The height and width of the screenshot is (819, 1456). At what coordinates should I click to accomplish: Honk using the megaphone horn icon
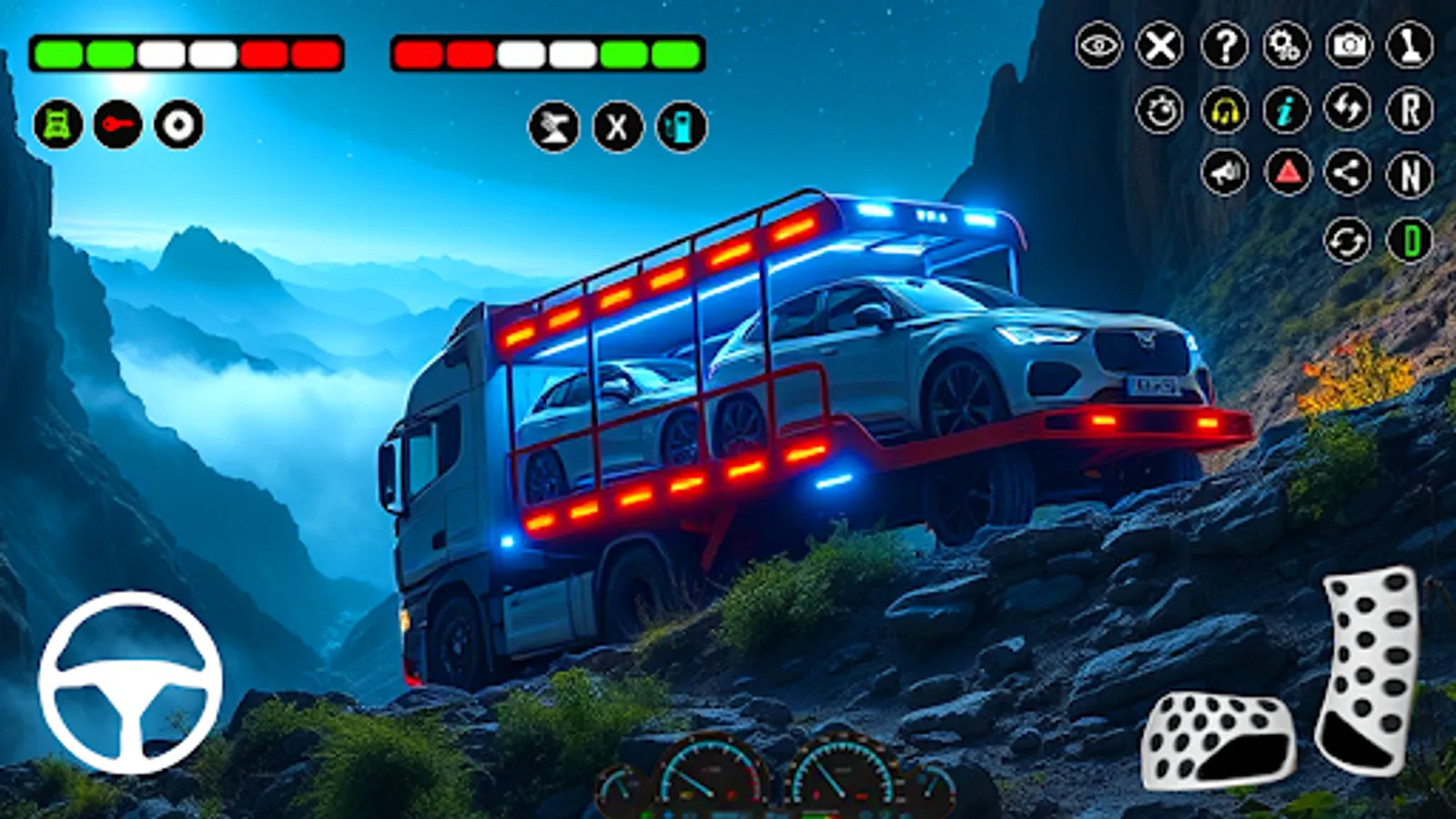click(1223, 171)
